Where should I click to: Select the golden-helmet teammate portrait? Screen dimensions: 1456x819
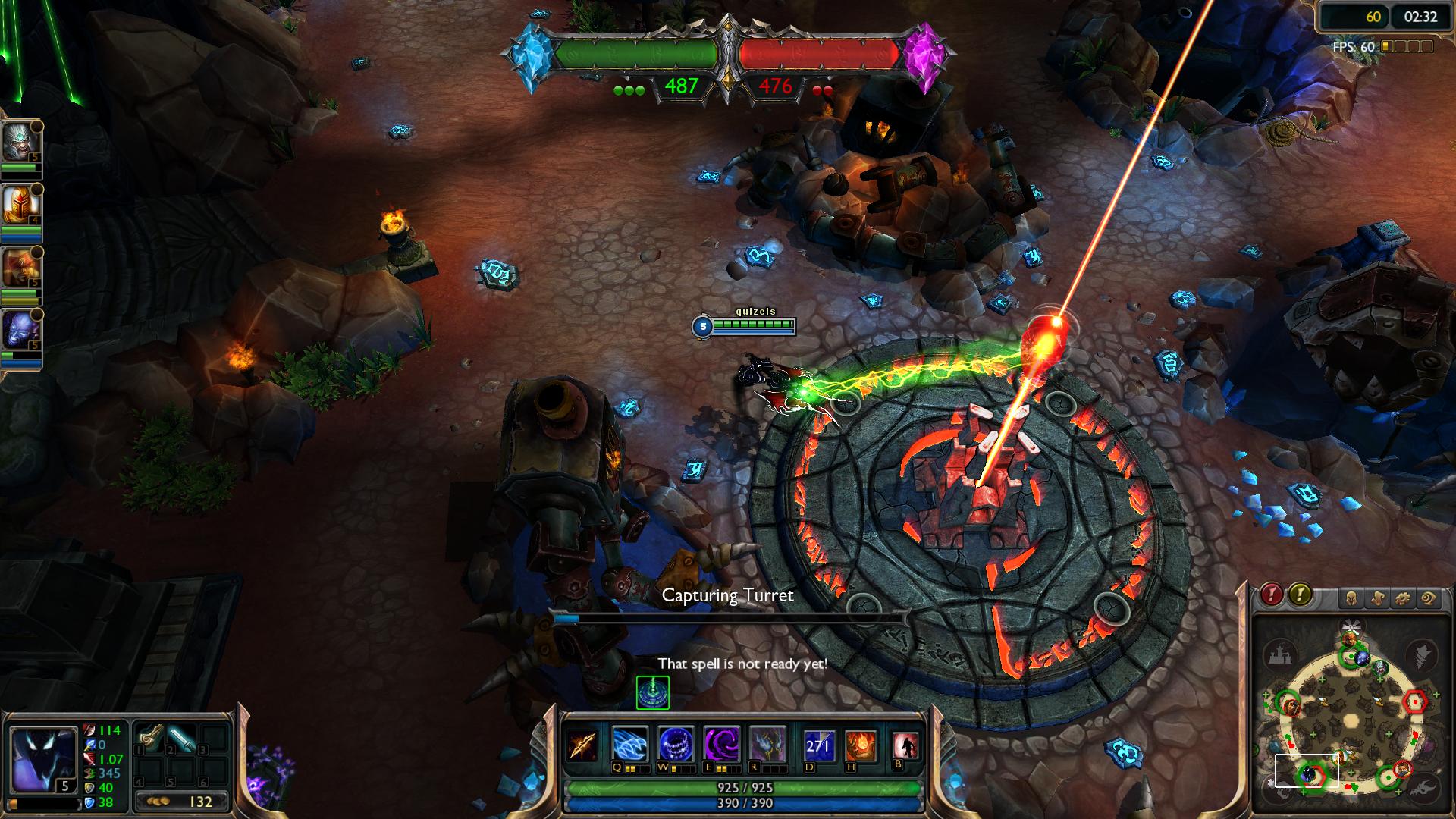(x=20, y=203)
